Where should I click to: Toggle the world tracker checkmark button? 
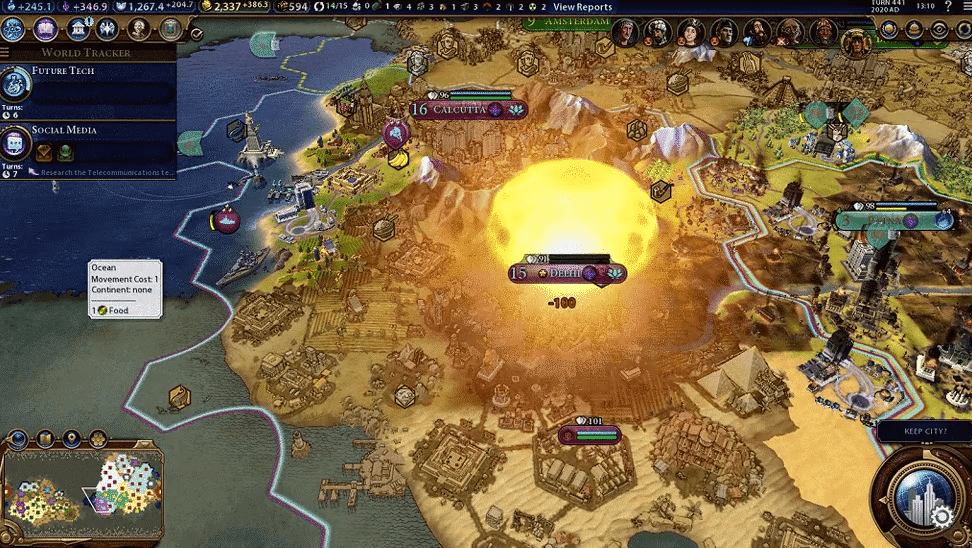(197, 33)
